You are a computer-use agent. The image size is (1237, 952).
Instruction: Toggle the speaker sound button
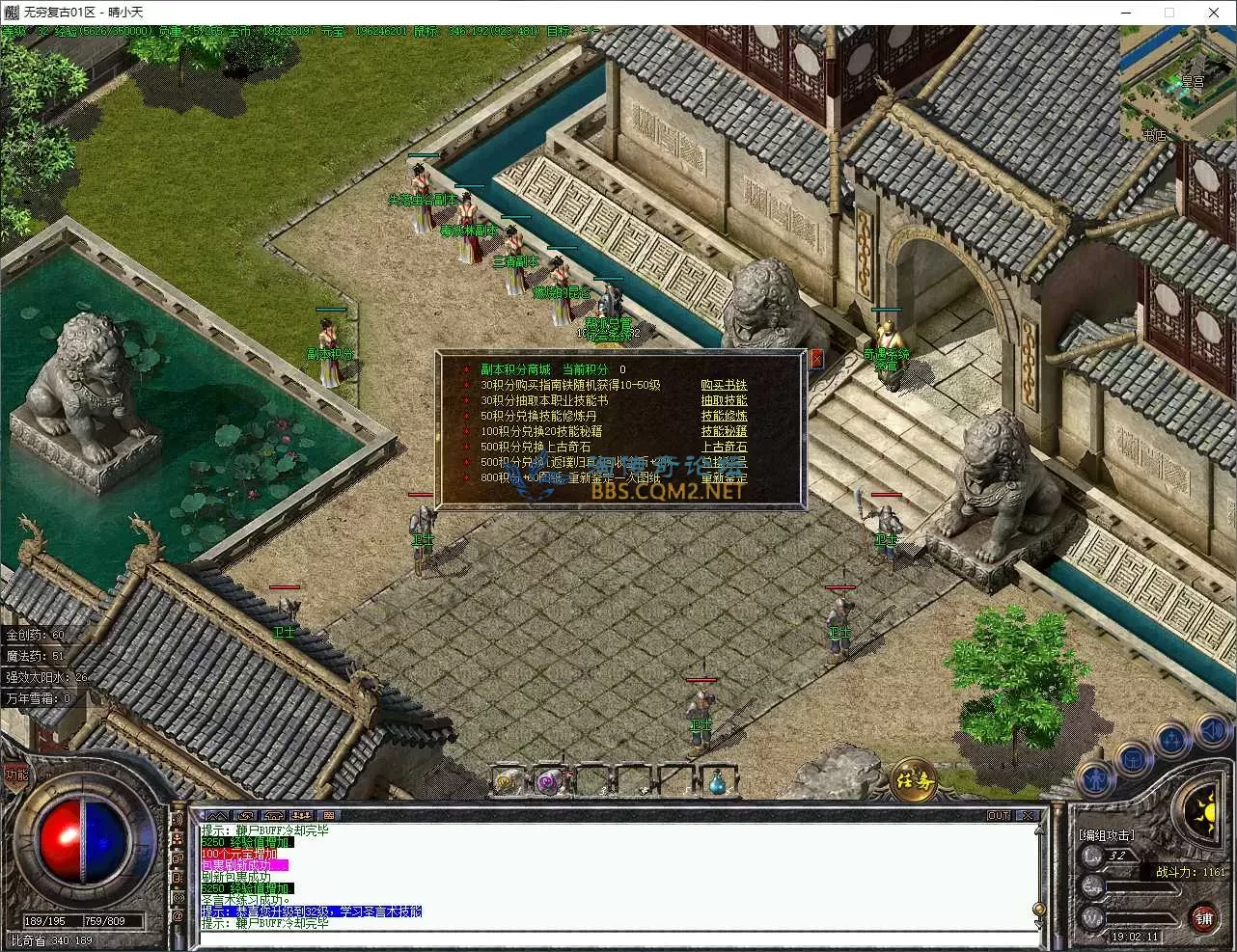[x=1211, y=730]
